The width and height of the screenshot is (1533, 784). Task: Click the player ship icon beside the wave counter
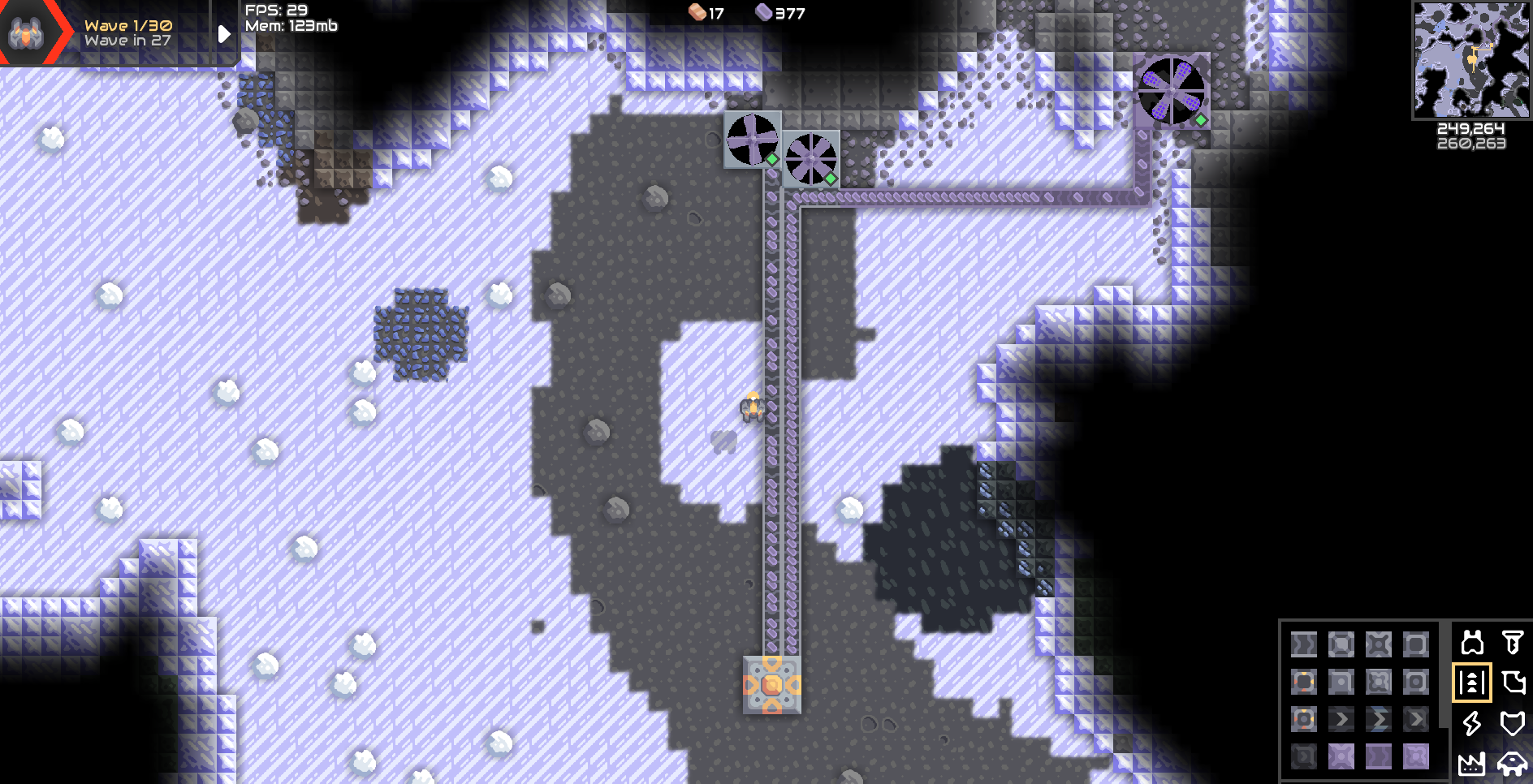pos(26,33)
